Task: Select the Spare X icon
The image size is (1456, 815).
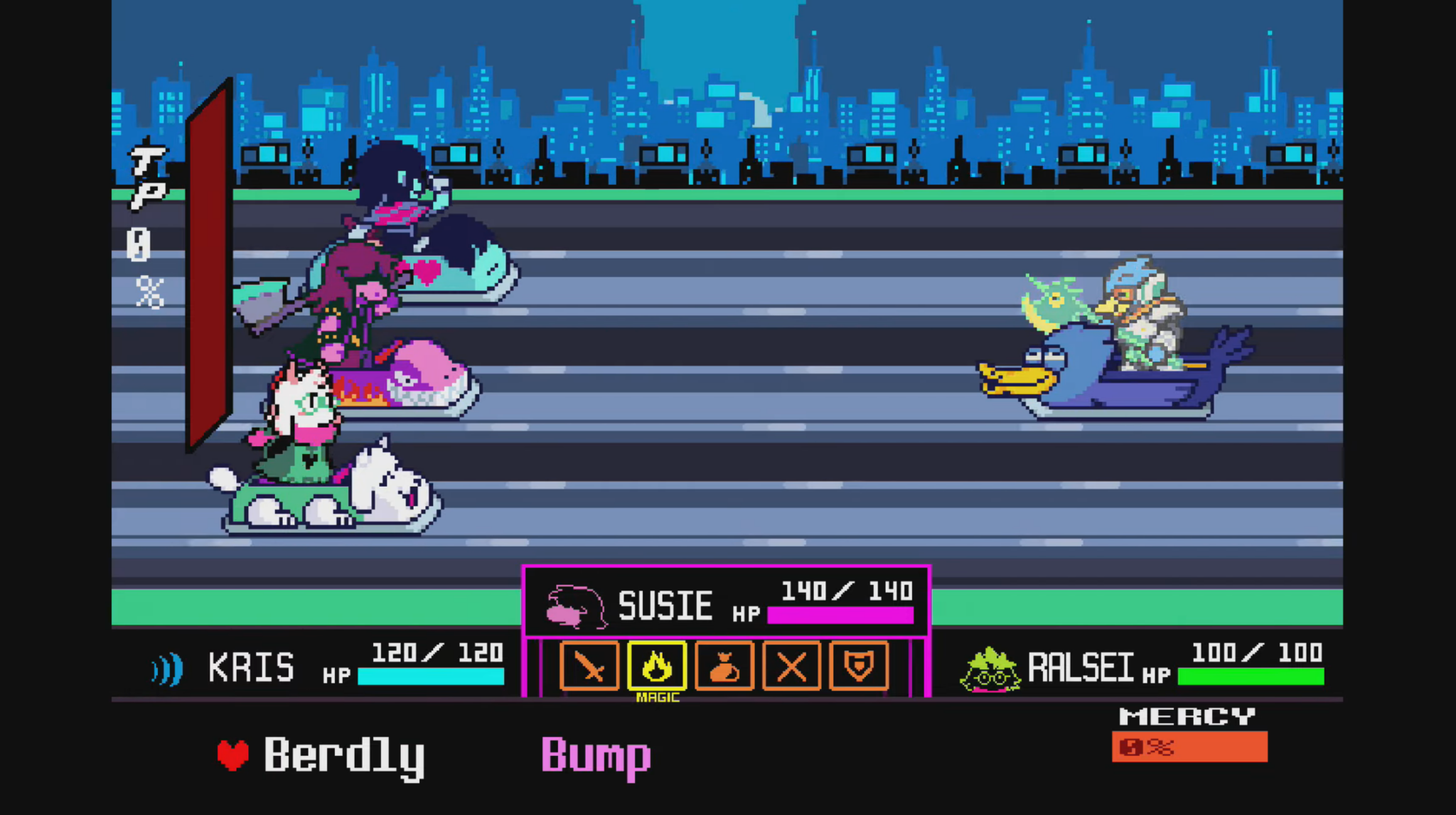Action: 791,666
